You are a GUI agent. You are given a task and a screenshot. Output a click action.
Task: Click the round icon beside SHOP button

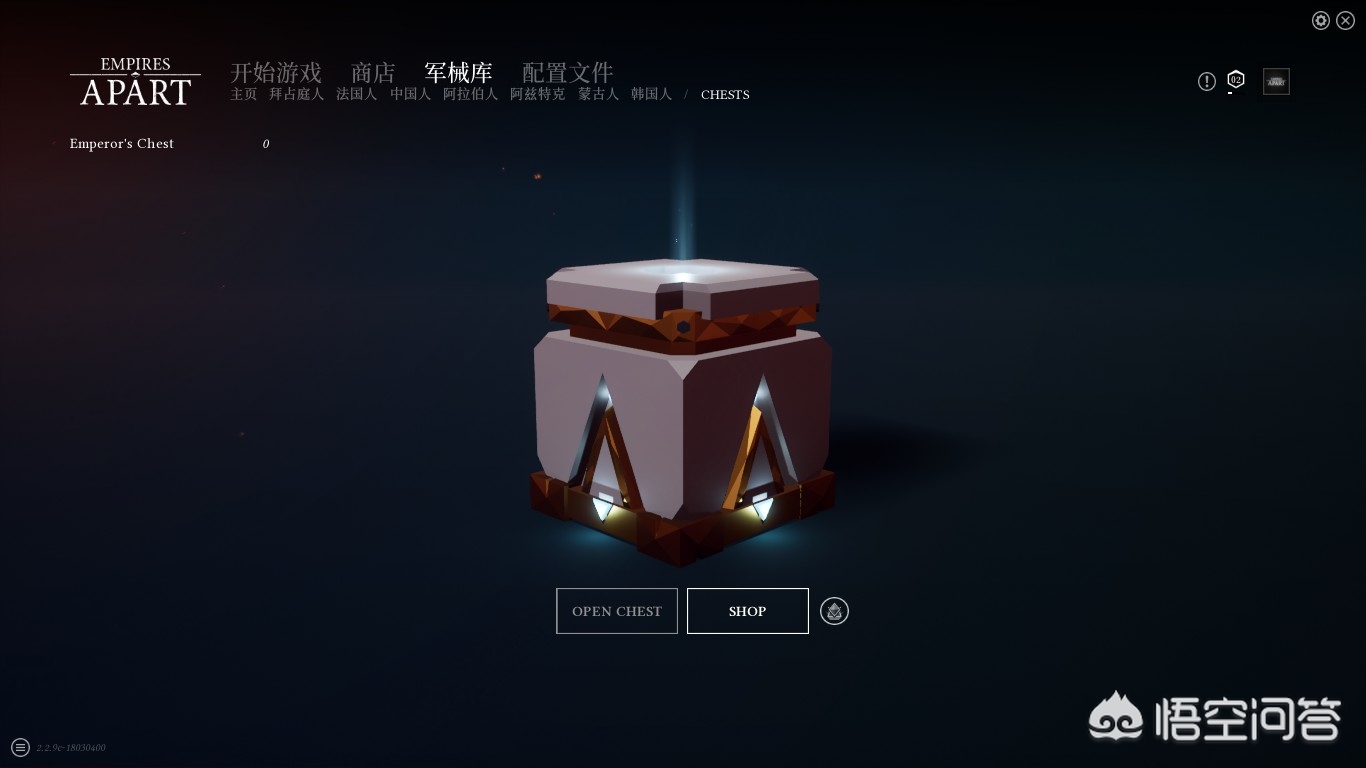834,611
